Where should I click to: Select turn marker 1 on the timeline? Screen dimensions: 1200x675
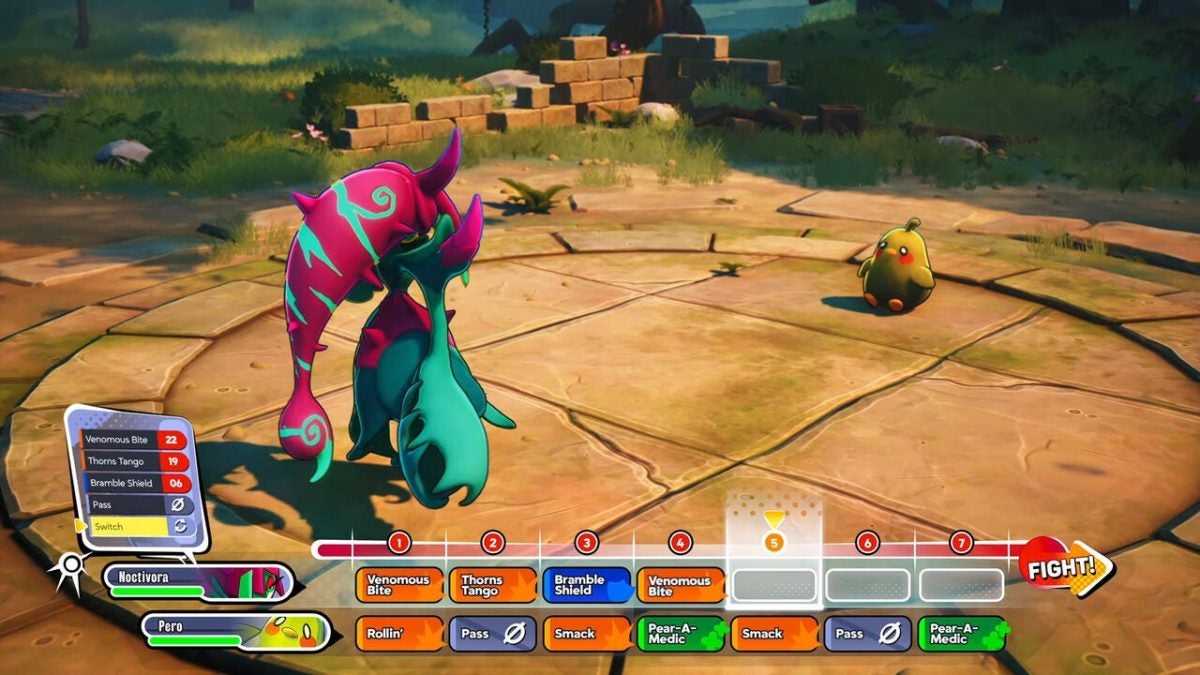399,543
